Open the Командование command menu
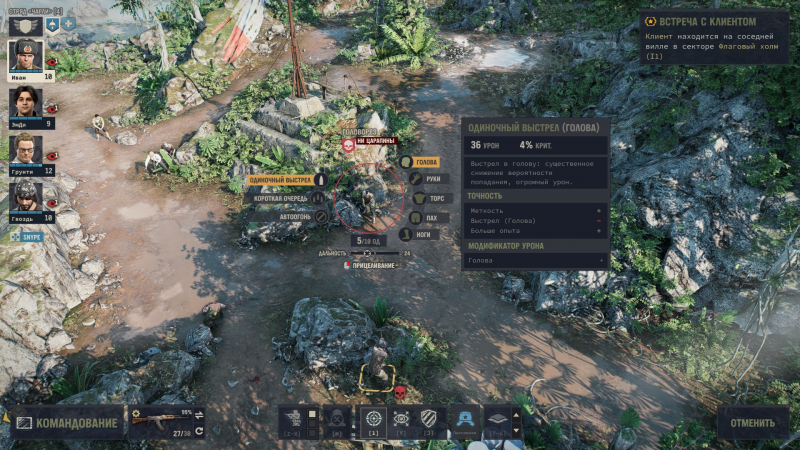Image resolution: width=800 pixels, height=450 pixels. (x=67, y=423)
